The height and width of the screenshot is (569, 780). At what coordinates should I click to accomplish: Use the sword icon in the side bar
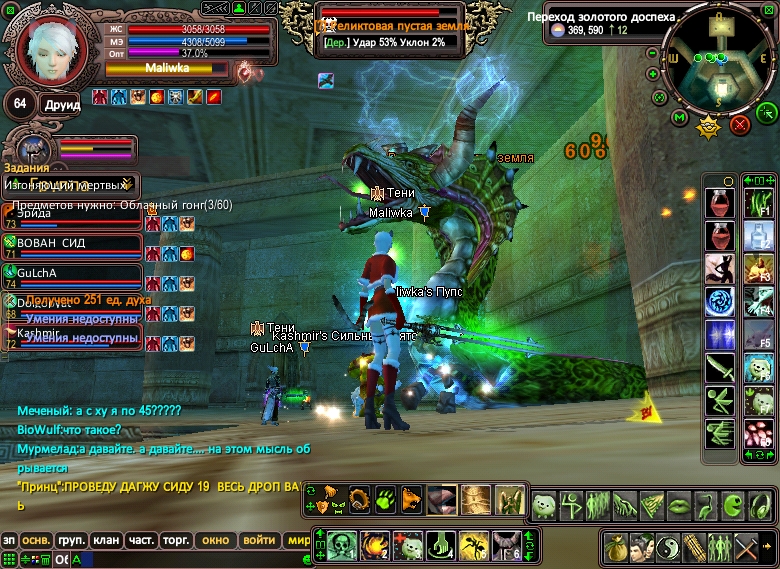[x=720, y=368]
